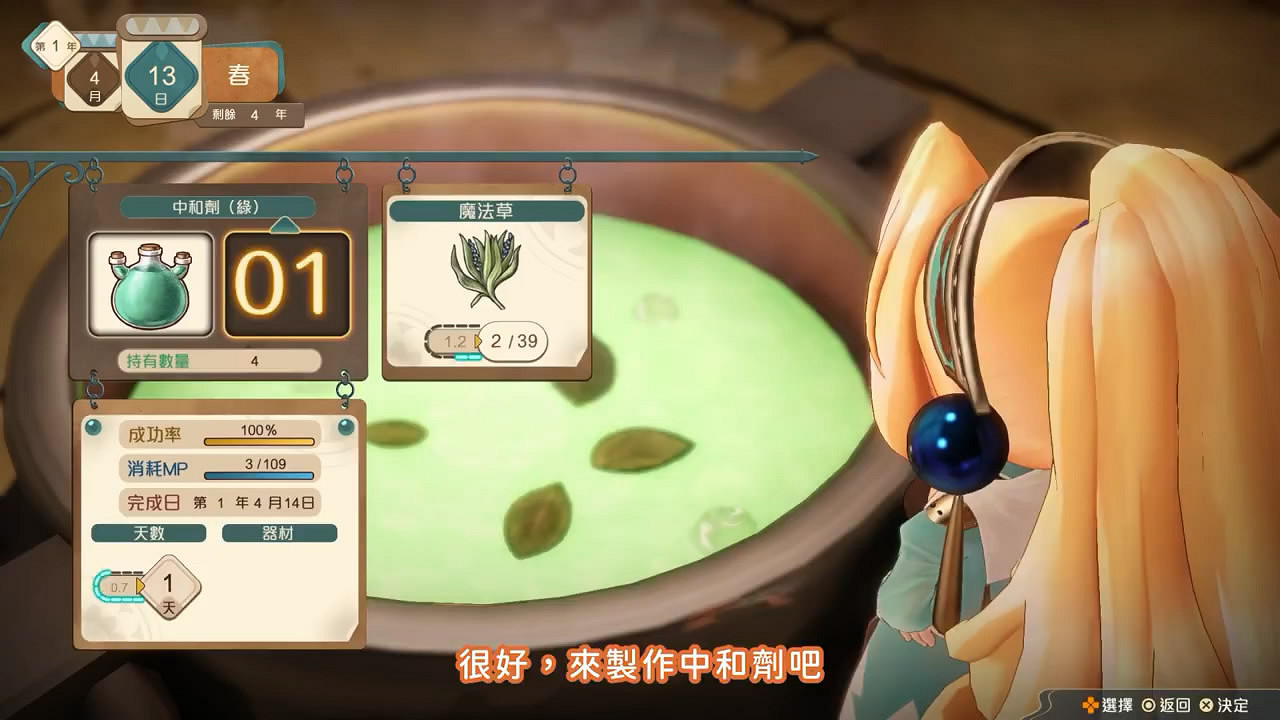The height and width of the screenshot is (720, 1280).
Task: Toggle the right gem ornament on stats panel
Action: (x=345, y=428)
